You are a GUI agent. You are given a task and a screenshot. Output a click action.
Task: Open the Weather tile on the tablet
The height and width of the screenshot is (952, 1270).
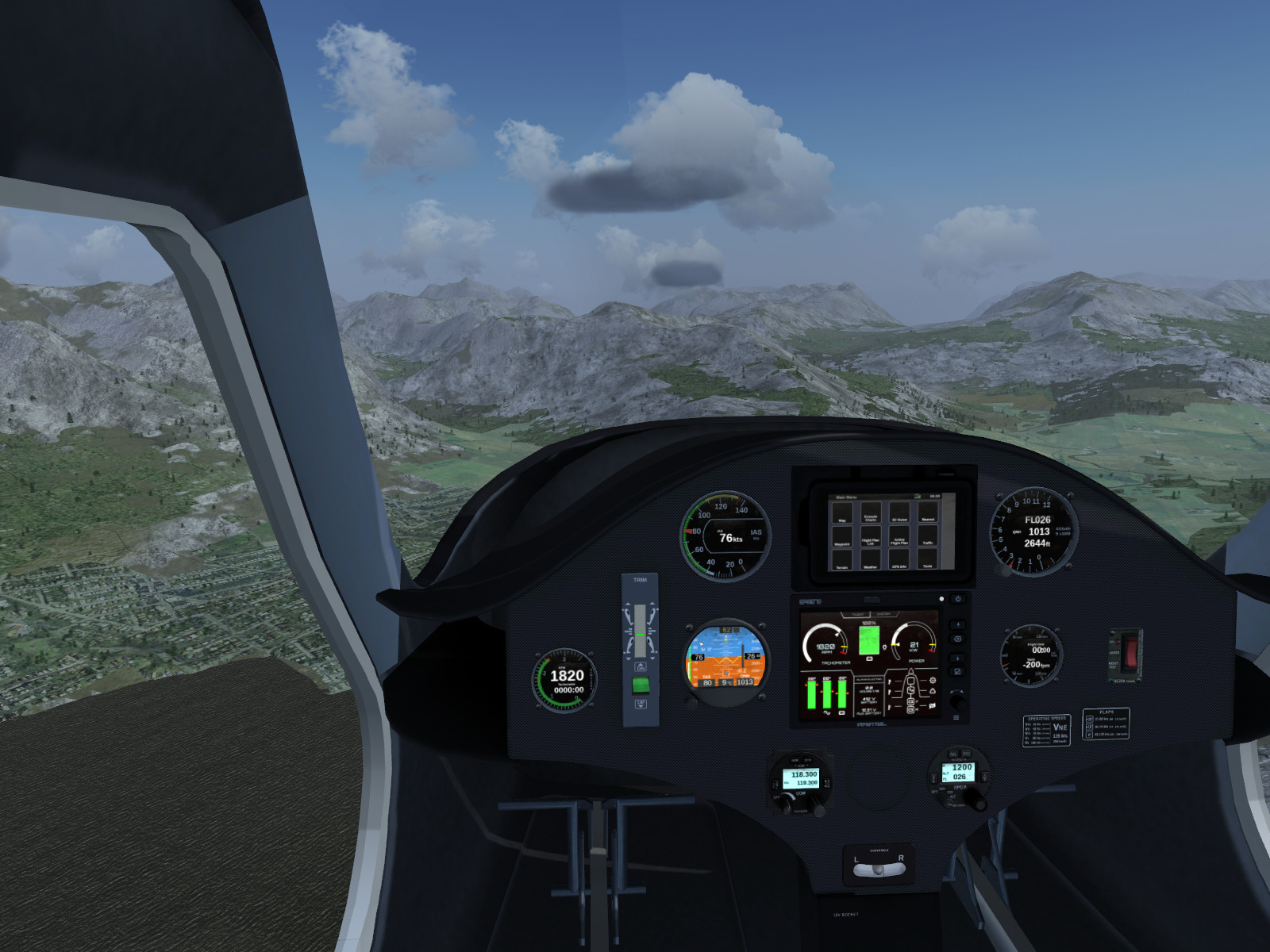coord(871,560)
